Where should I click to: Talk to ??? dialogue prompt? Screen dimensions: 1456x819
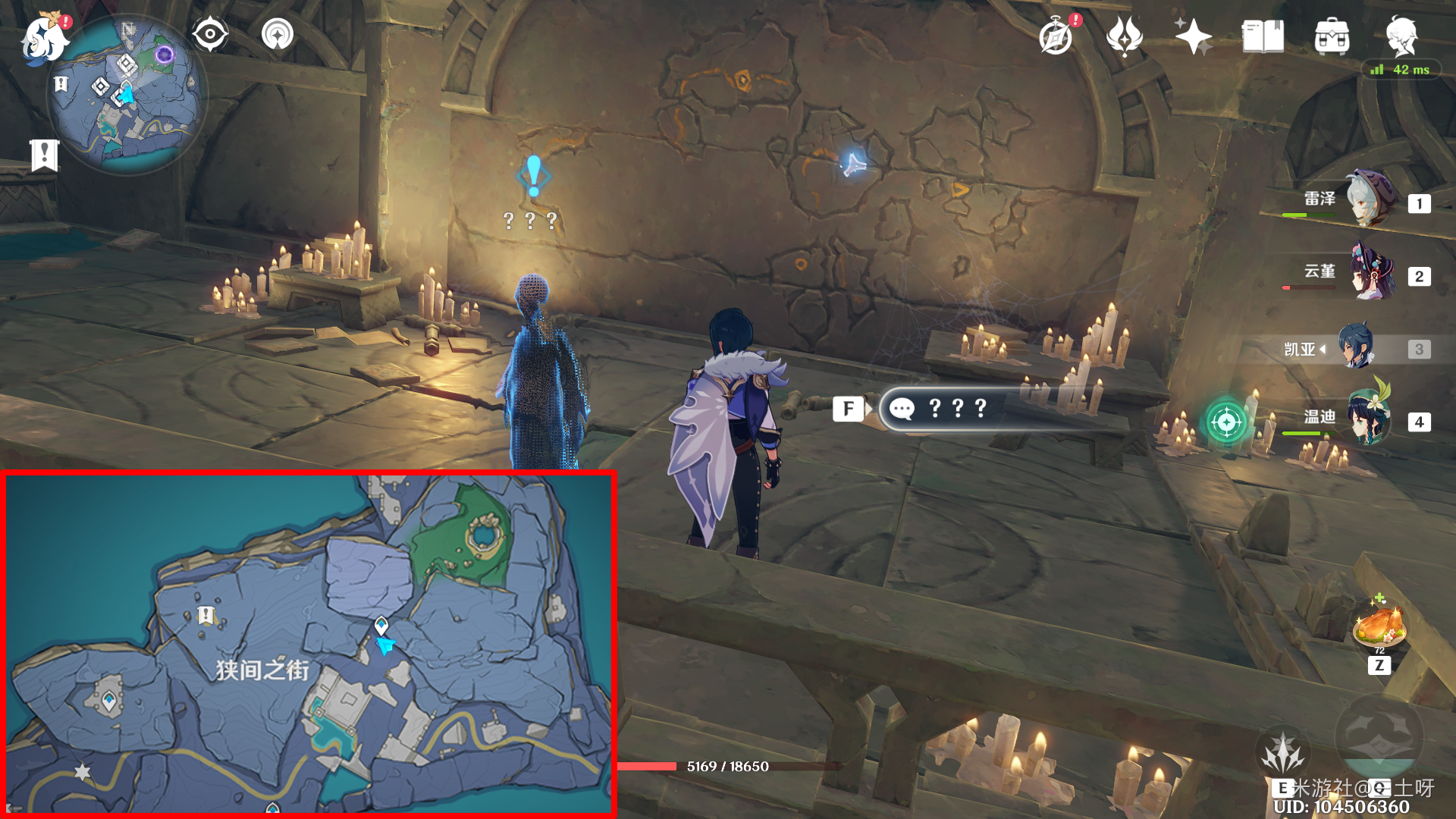tap(955, 409)
